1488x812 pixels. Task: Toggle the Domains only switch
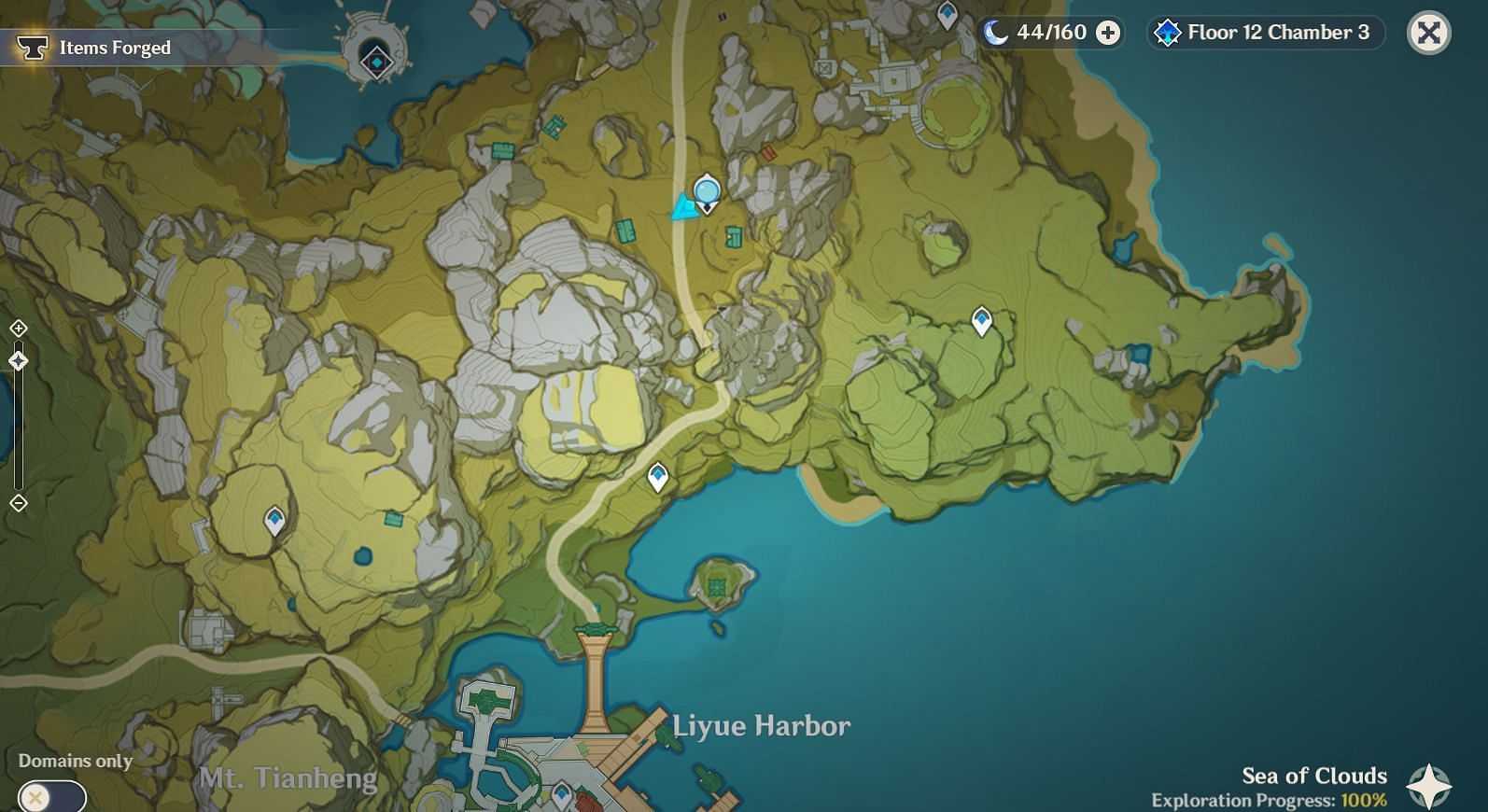tap(51, 797)
